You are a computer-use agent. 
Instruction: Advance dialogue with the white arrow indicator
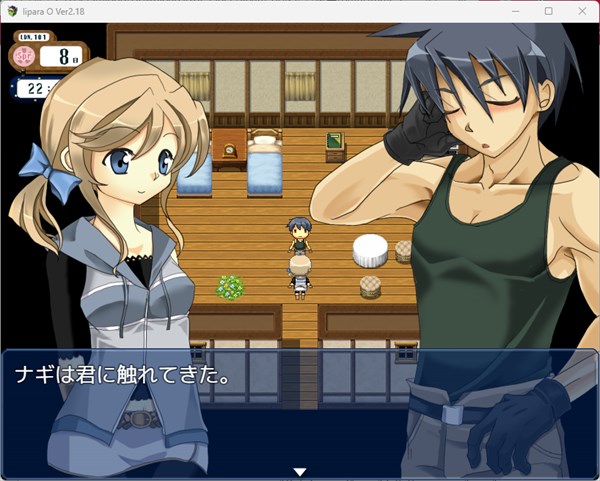click(x=298, y=471)
